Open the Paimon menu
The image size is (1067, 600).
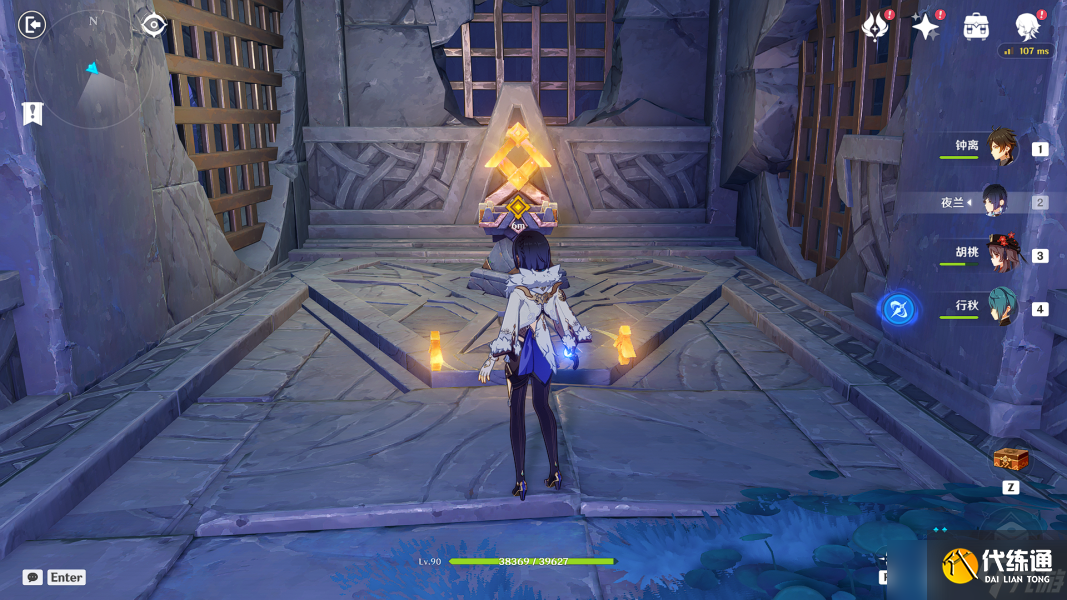1027,26
